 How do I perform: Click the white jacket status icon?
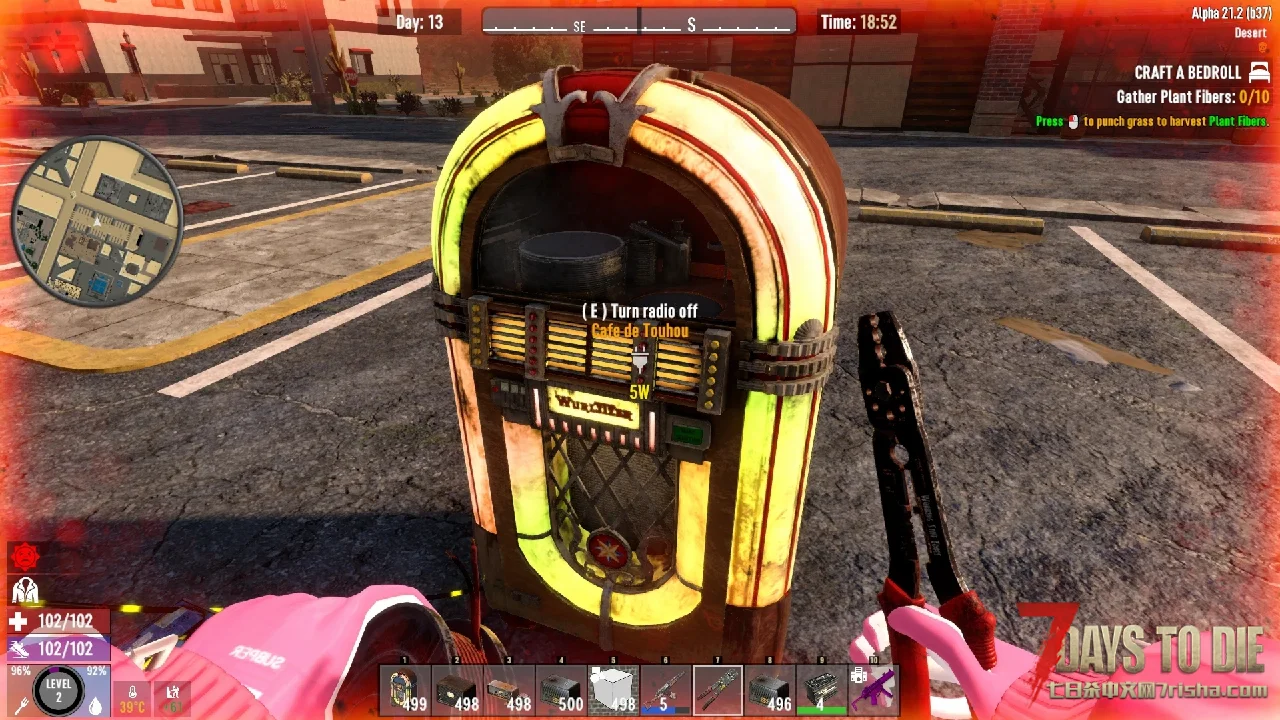tap(24, 590)
